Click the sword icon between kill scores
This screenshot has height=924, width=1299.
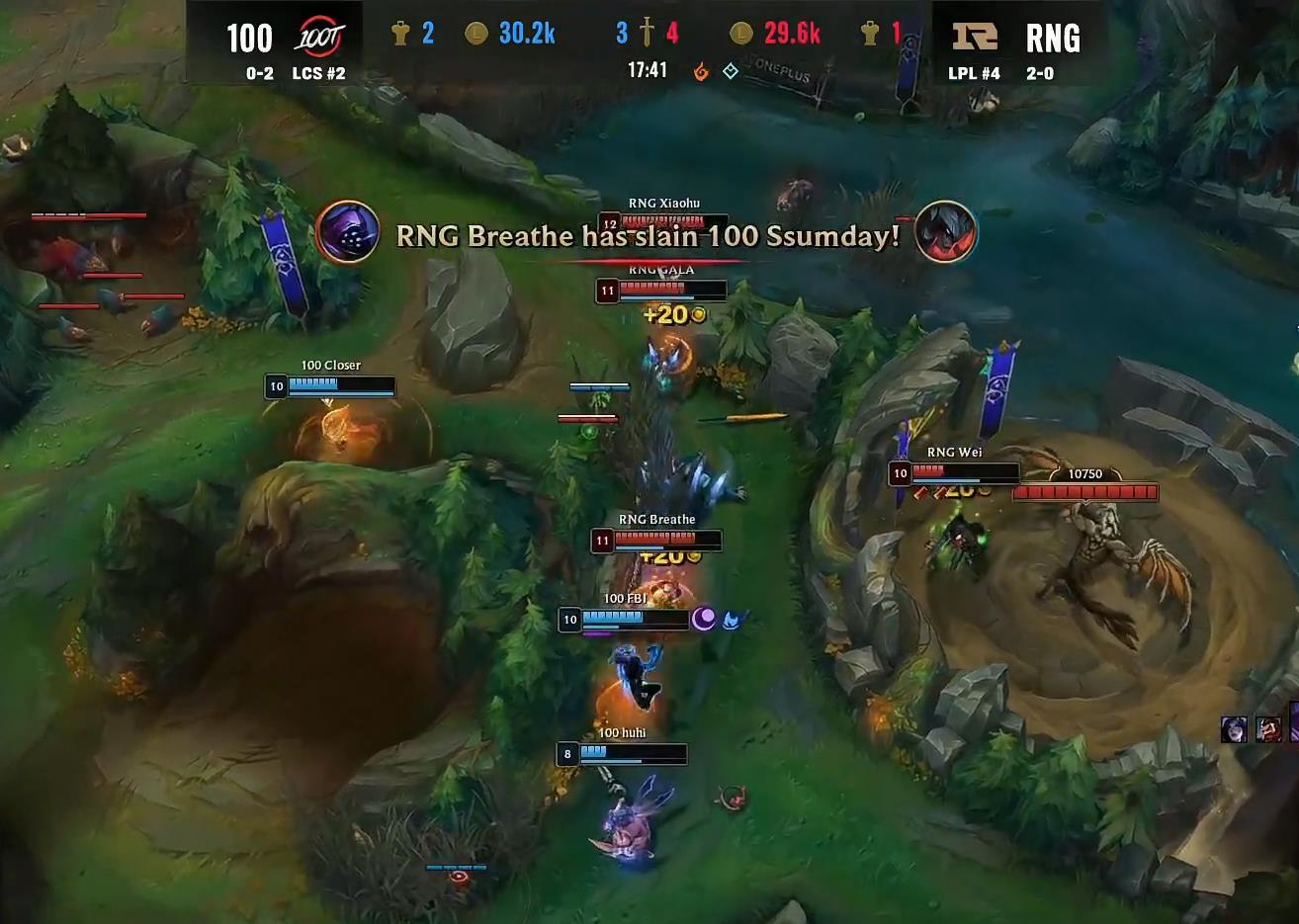648,31
